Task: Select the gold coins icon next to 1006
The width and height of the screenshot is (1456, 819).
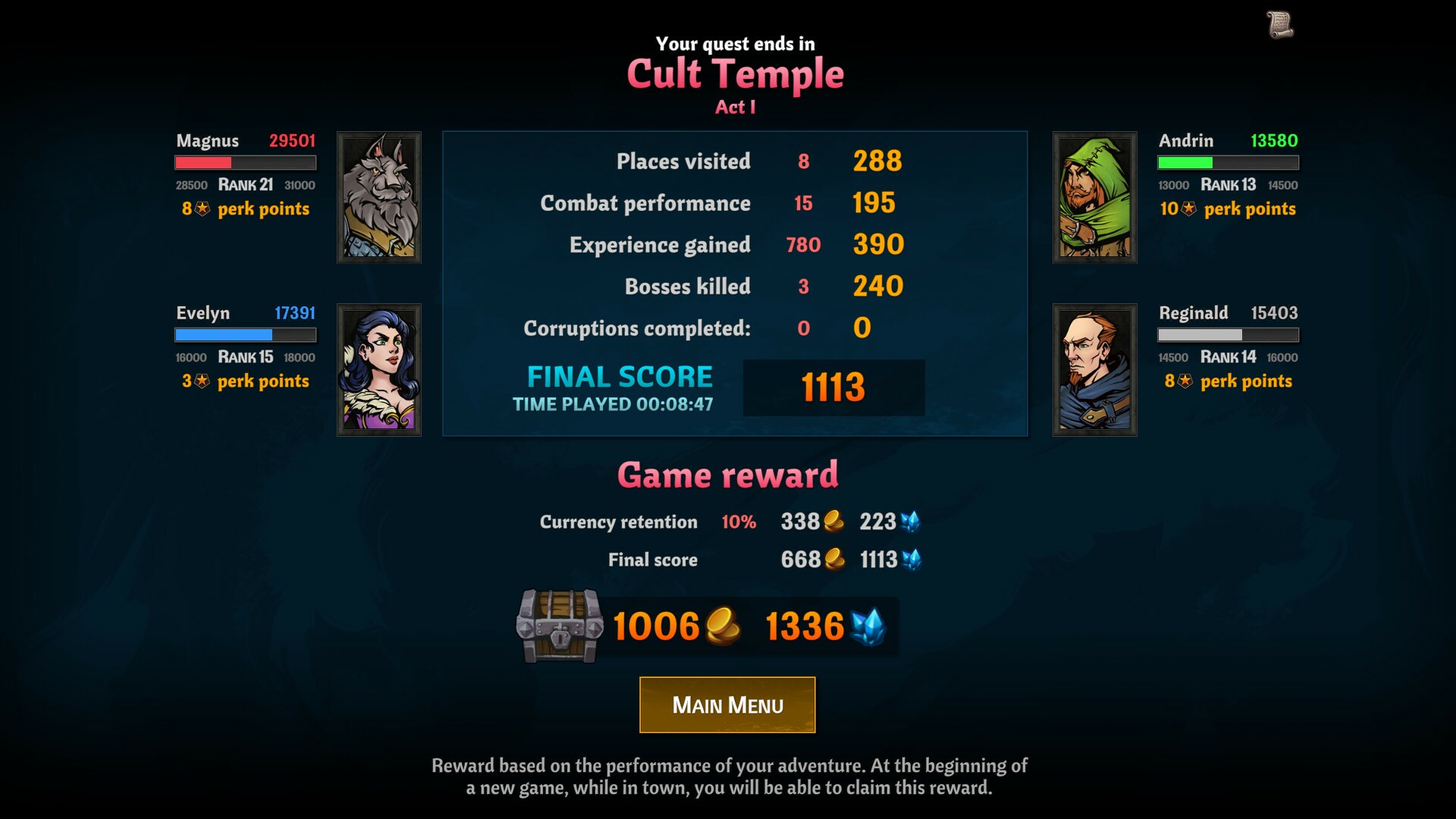Action: 723,627
